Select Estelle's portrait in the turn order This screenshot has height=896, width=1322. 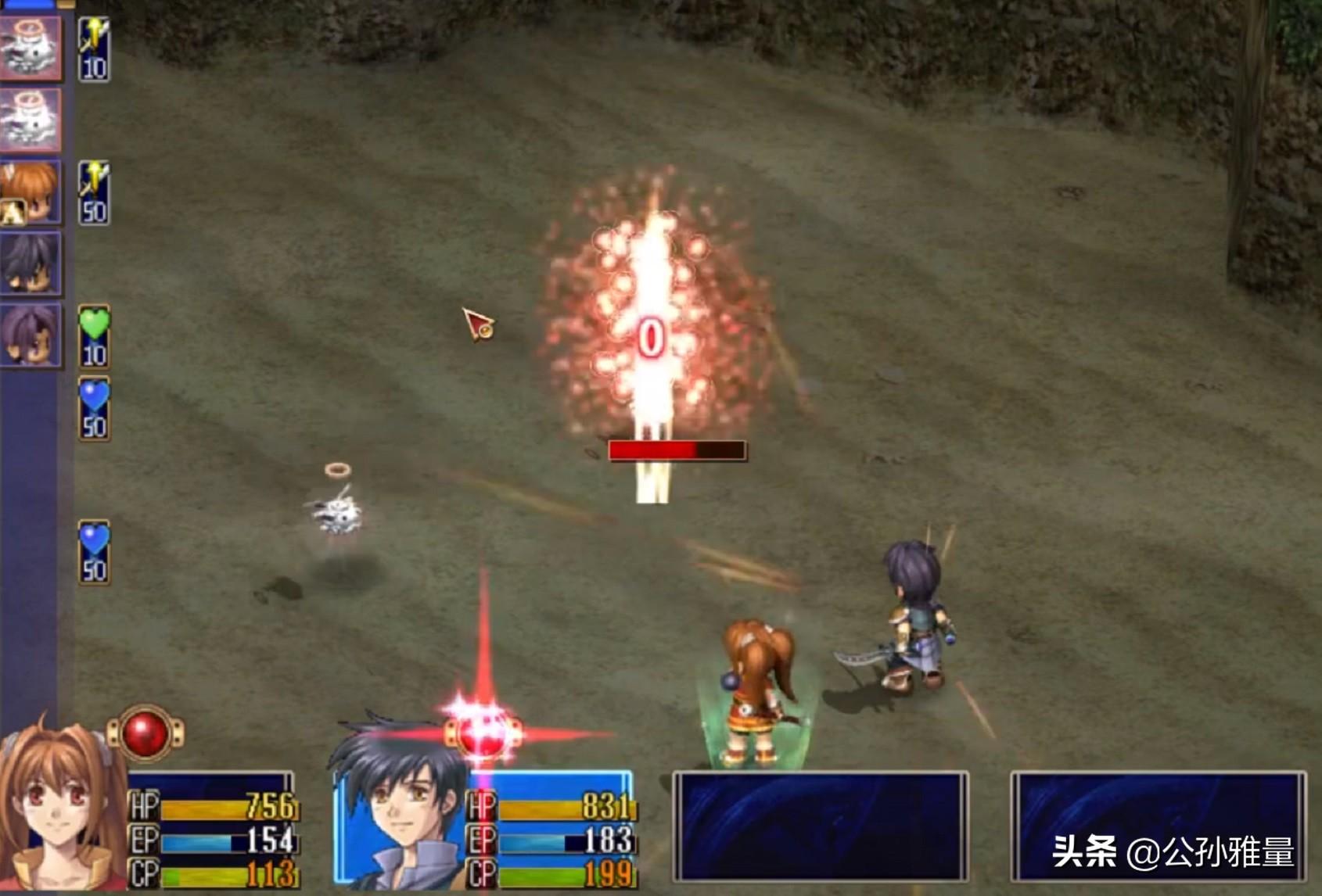pos(30,192)
